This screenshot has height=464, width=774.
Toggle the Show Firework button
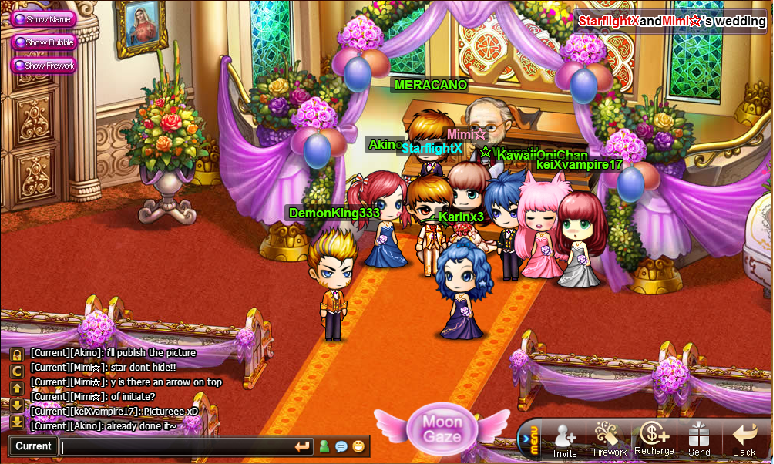(43, 65)
